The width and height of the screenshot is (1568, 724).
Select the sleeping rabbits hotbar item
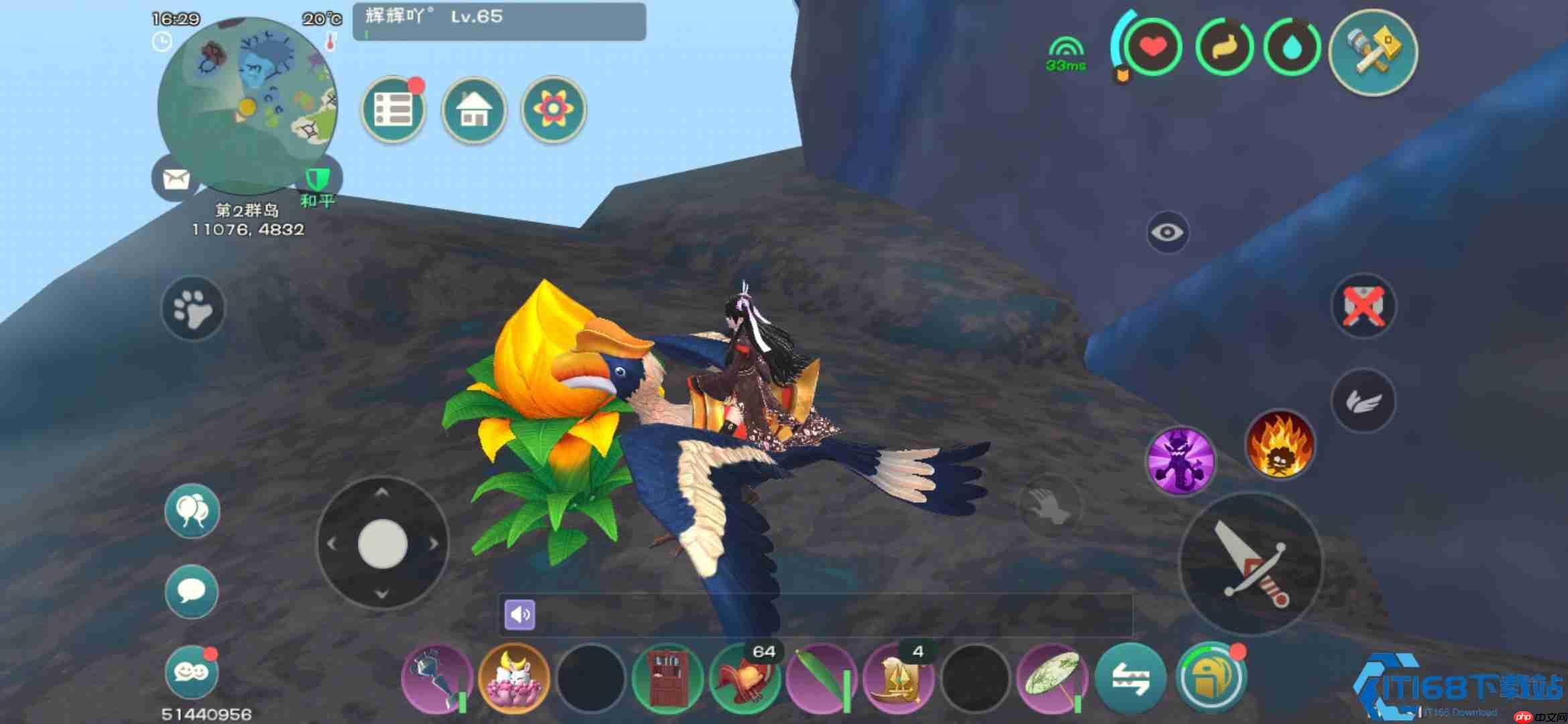tap(514, 678)
